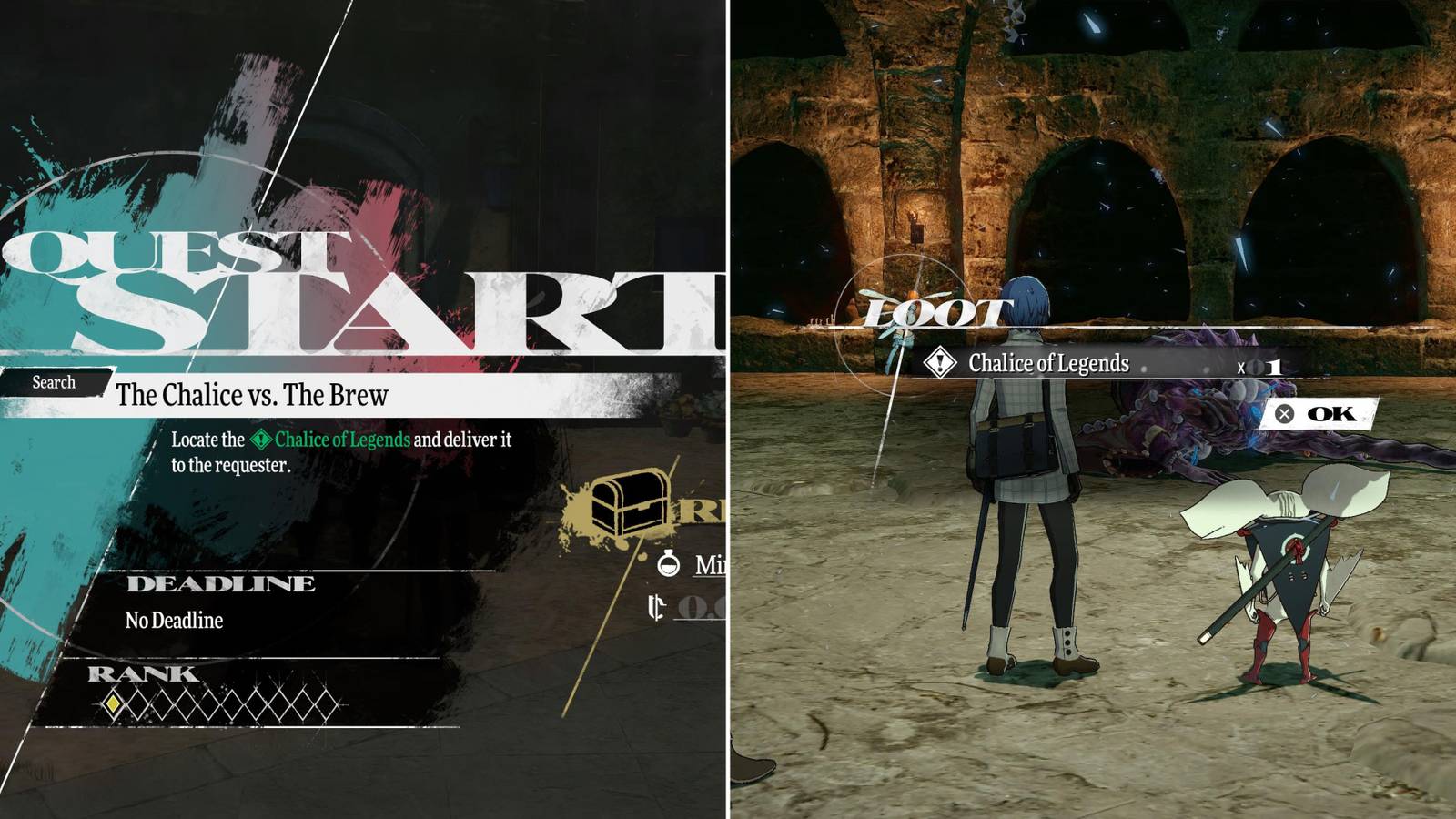This screenshot has height=819, width=1456.
Task: Click the stopwatch-style reward icon in the rewards list
Action: tap(669, 562)
